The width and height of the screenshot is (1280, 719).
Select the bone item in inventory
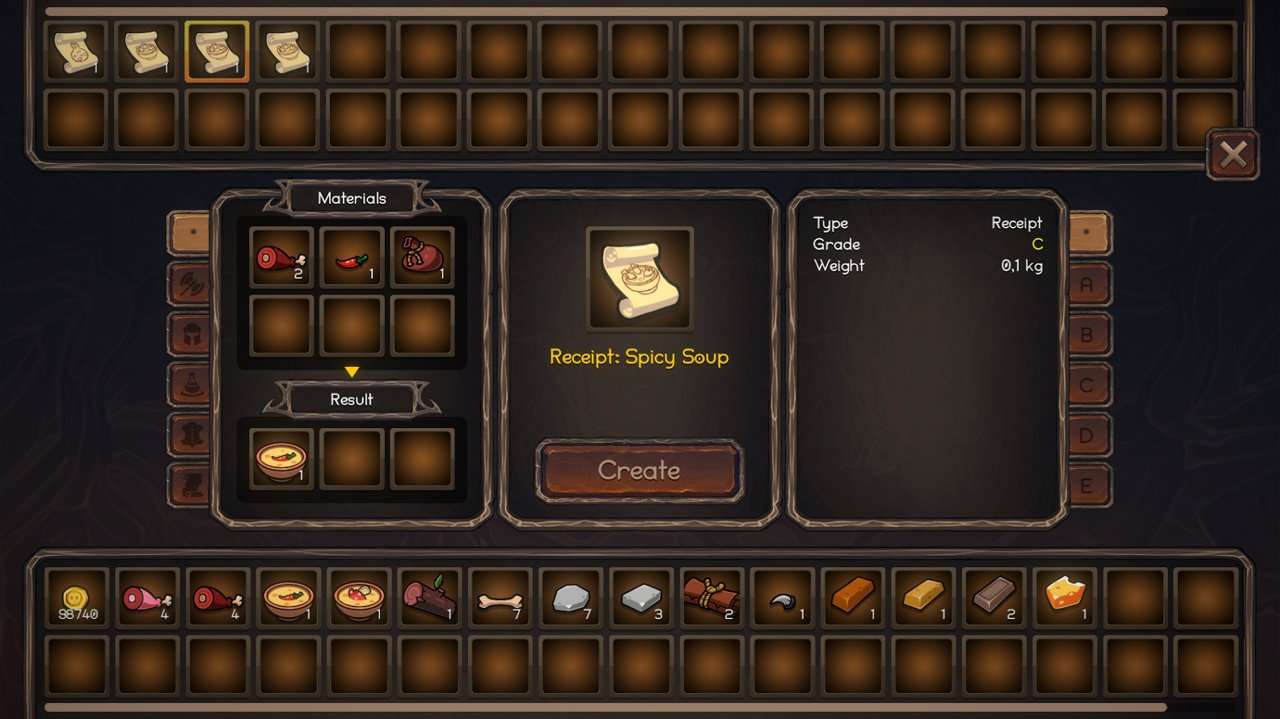coord(499,599)
